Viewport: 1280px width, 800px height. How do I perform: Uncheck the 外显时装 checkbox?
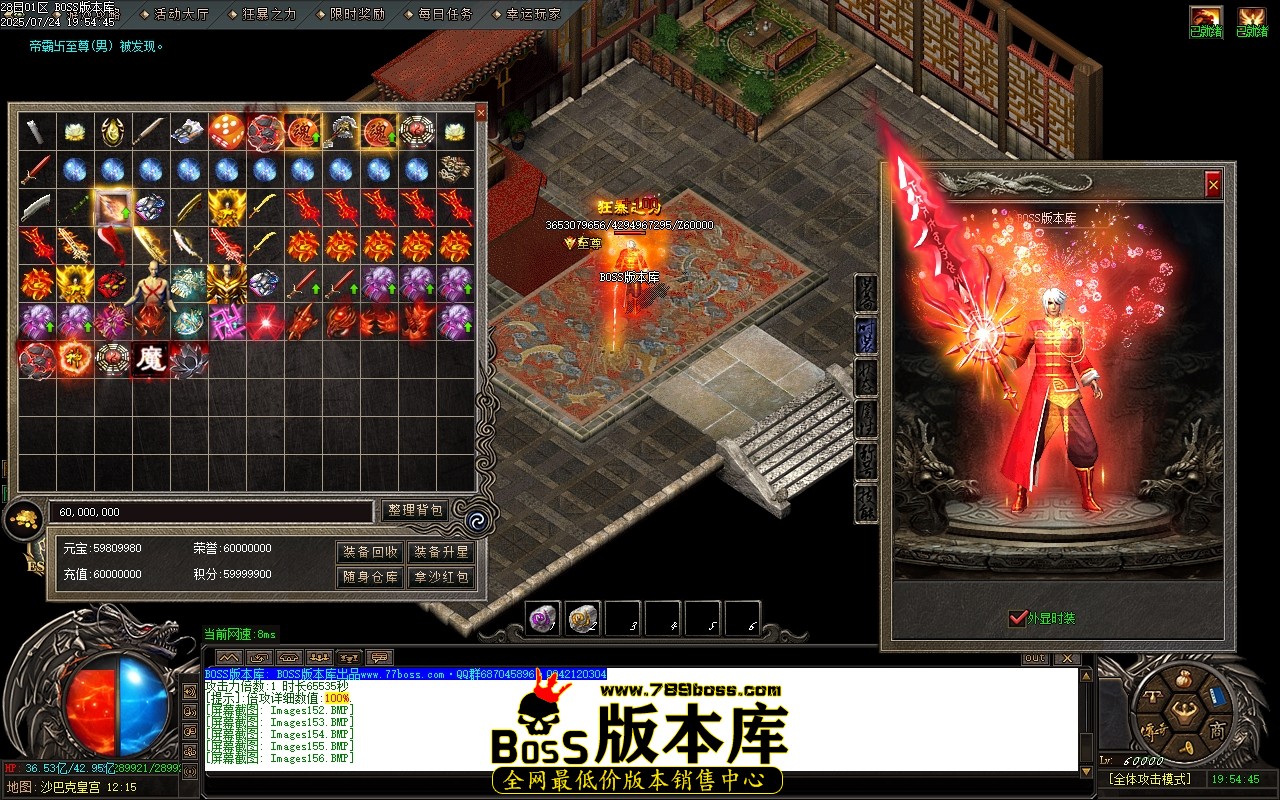[1016, 618]
